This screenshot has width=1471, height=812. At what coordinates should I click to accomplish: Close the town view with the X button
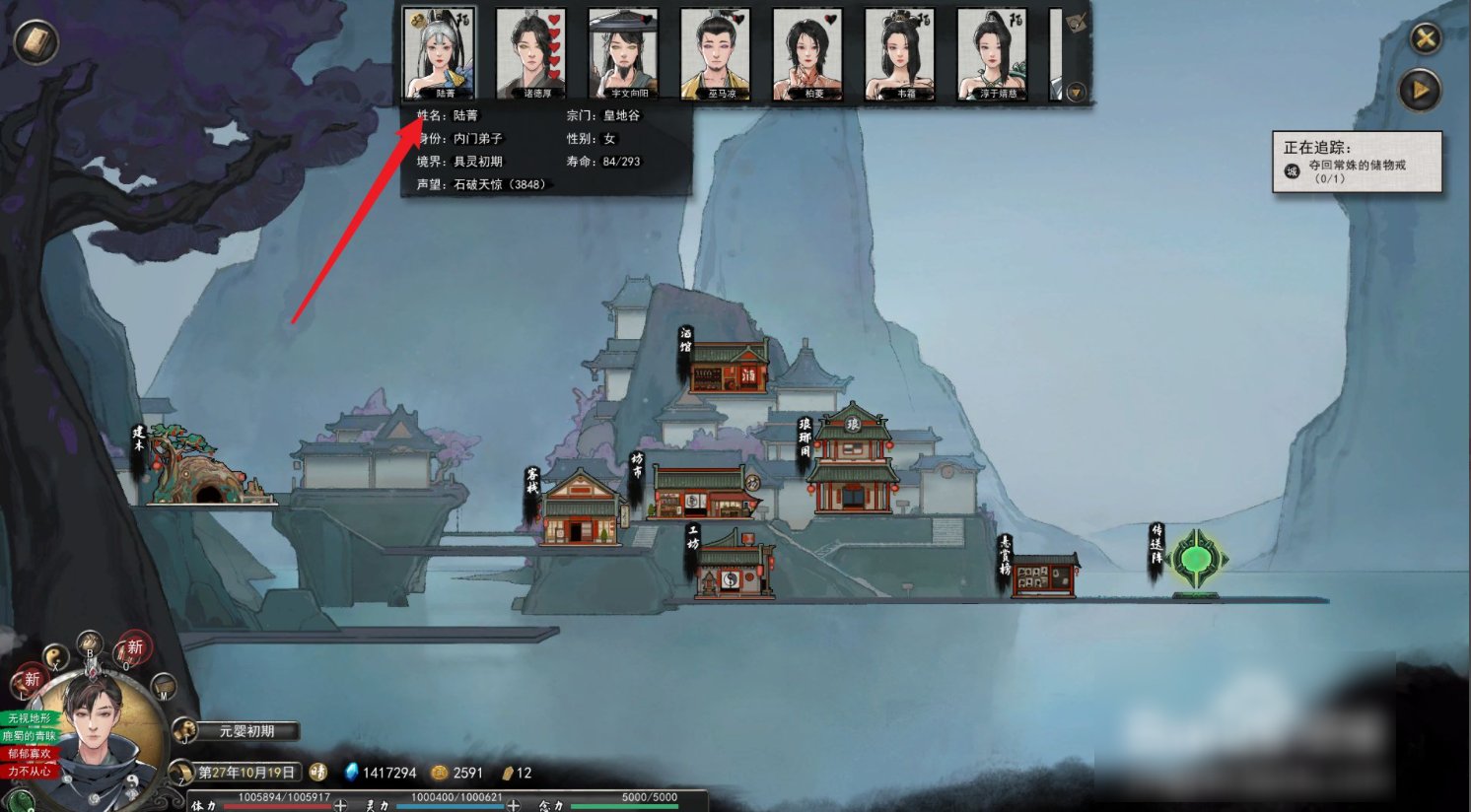click(x=1425, y=39)
